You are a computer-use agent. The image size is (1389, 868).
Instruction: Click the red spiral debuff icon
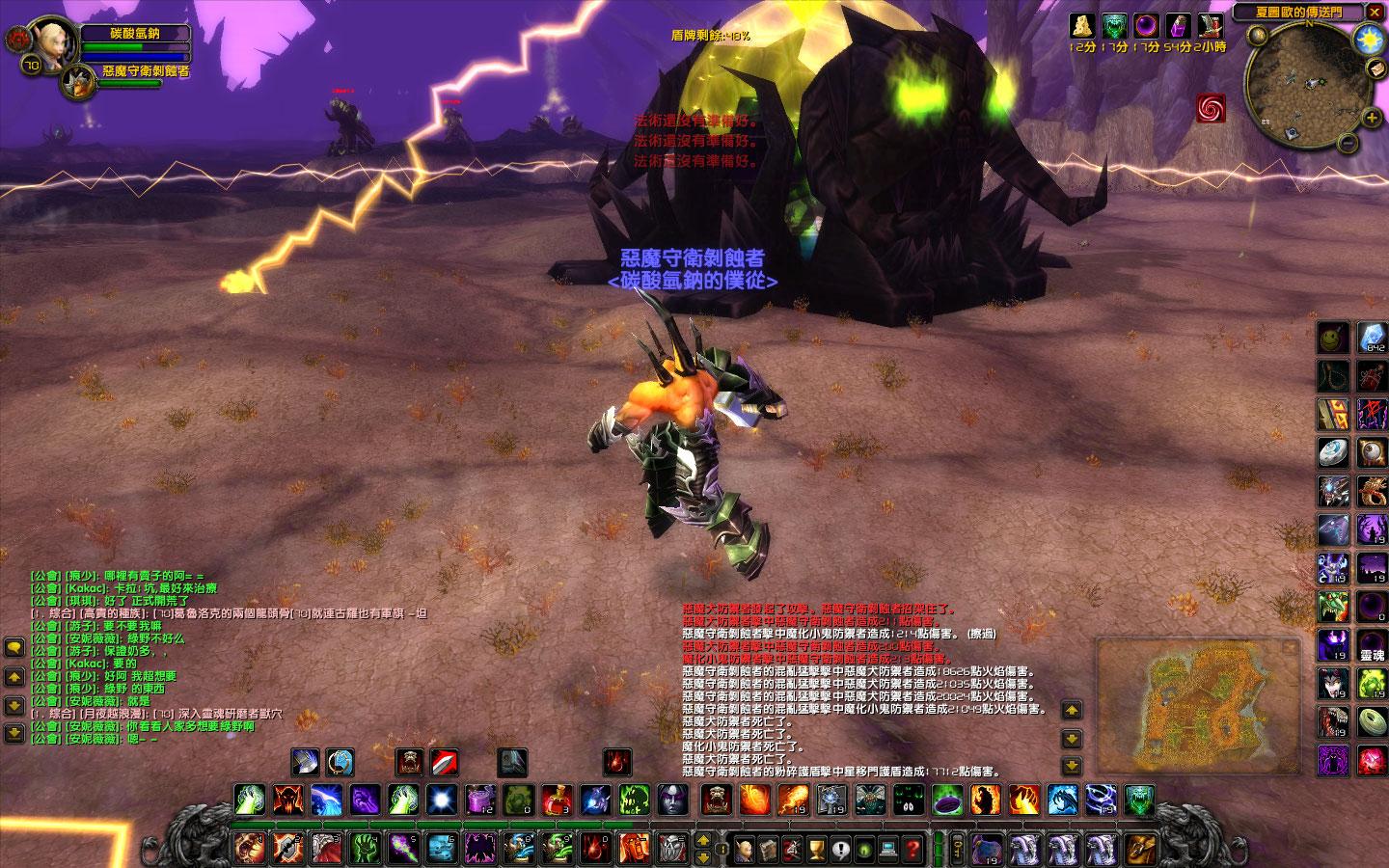pos(1211,108)
